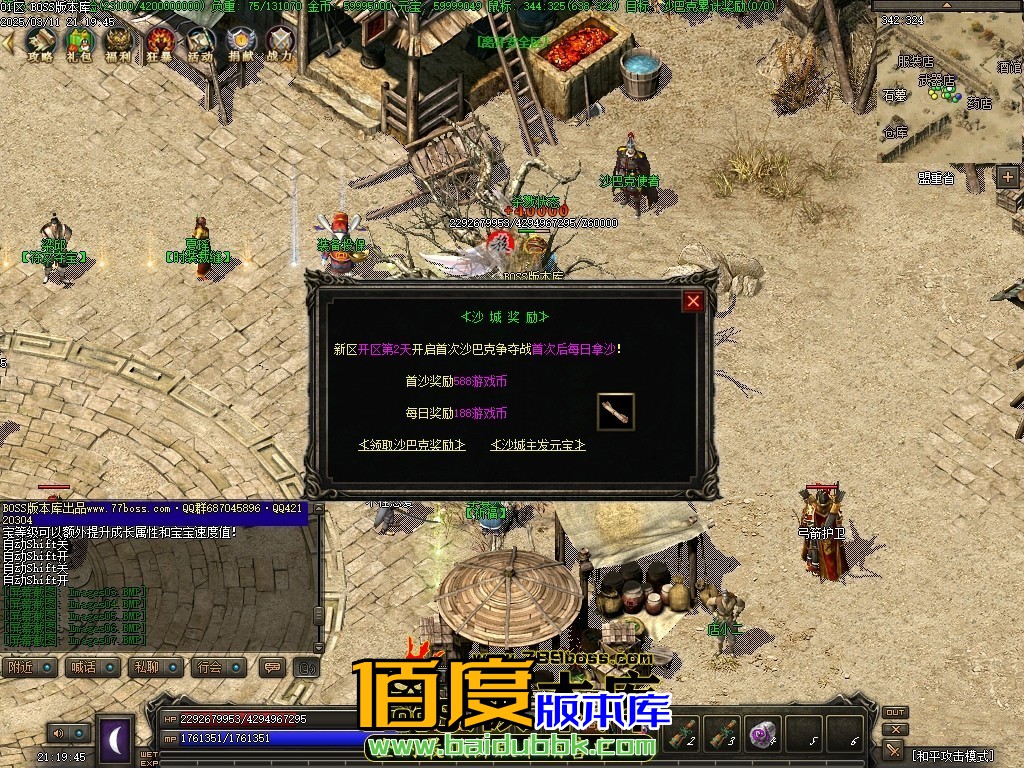Activate the 狂暴 rage icon
The height and width of the screenshot is (768, 1024).
160,42
